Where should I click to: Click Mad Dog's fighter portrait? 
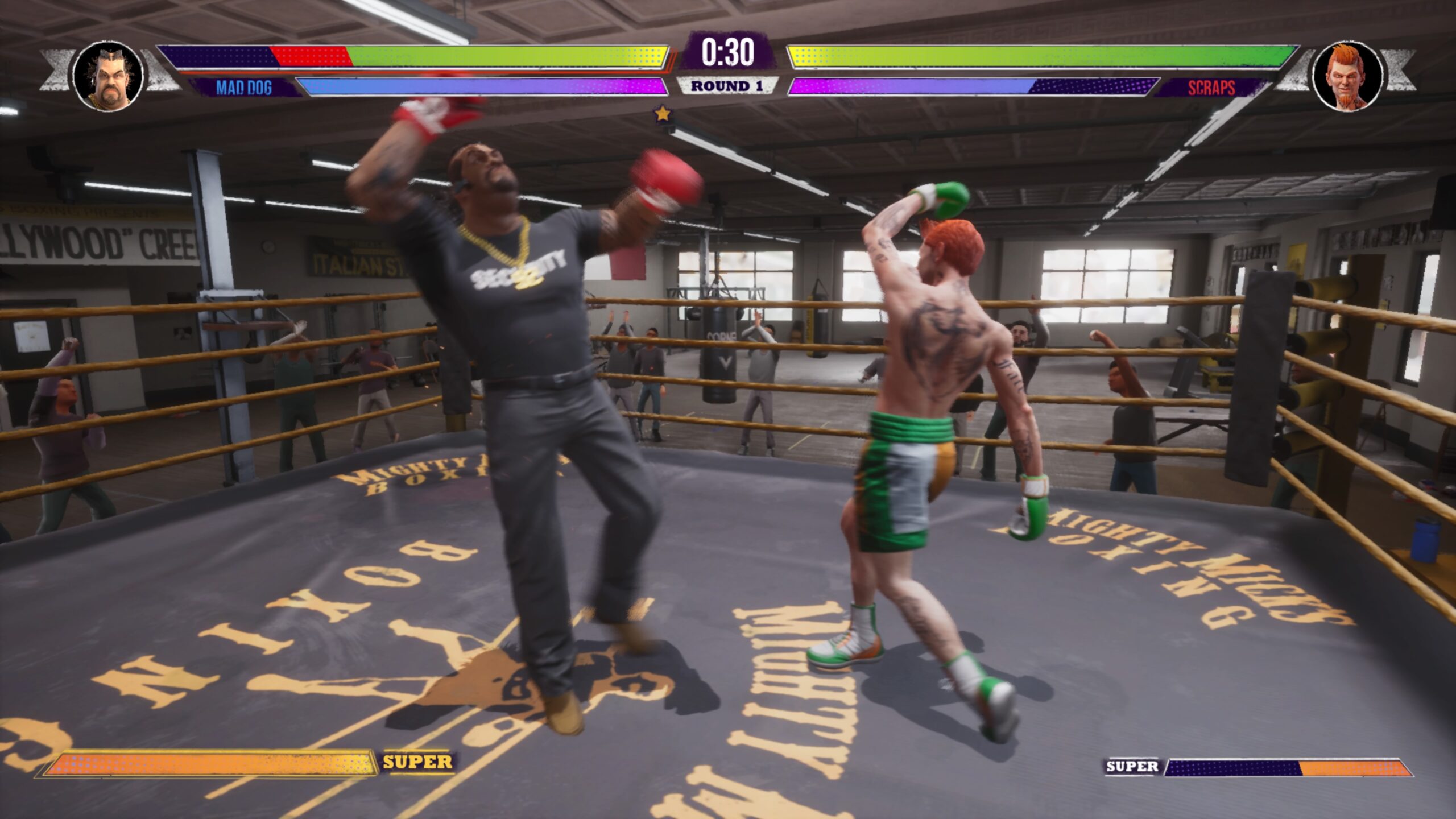point(108,76)
